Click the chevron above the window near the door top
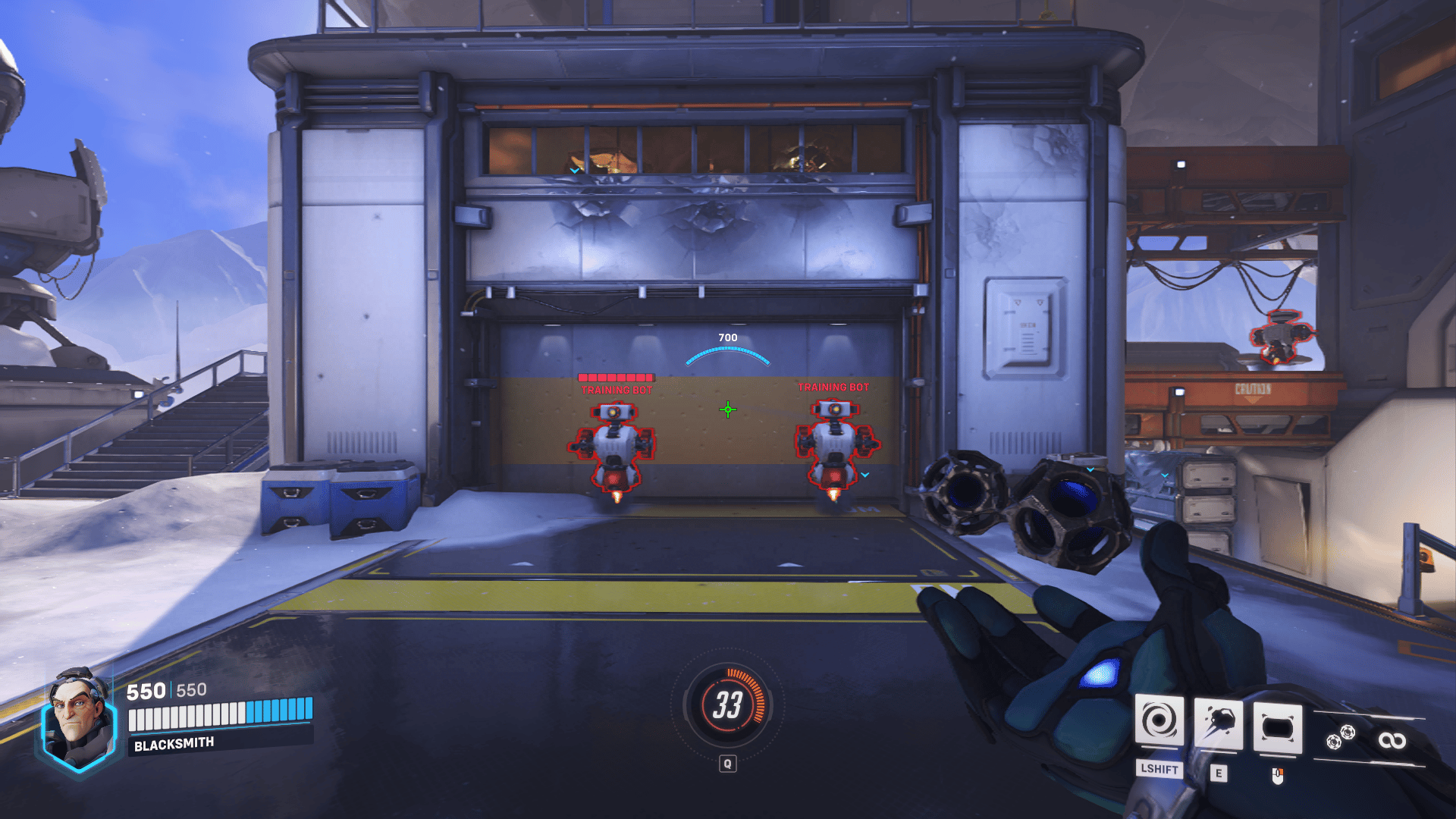The width and height of the screenshot is (1456, 819). click(575, 171)
